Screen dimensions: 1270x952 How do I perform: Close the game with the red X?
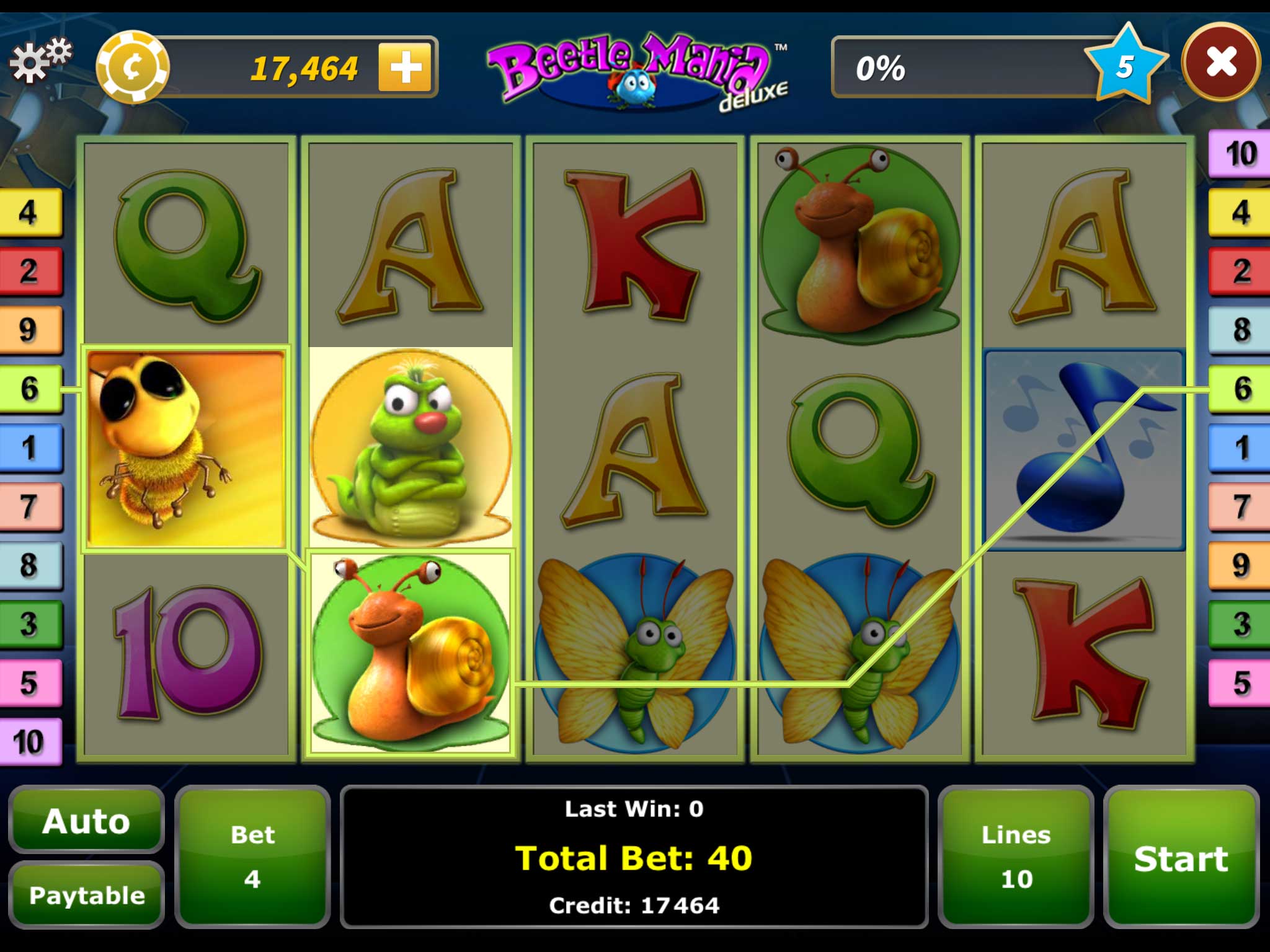coord(1220,63)
